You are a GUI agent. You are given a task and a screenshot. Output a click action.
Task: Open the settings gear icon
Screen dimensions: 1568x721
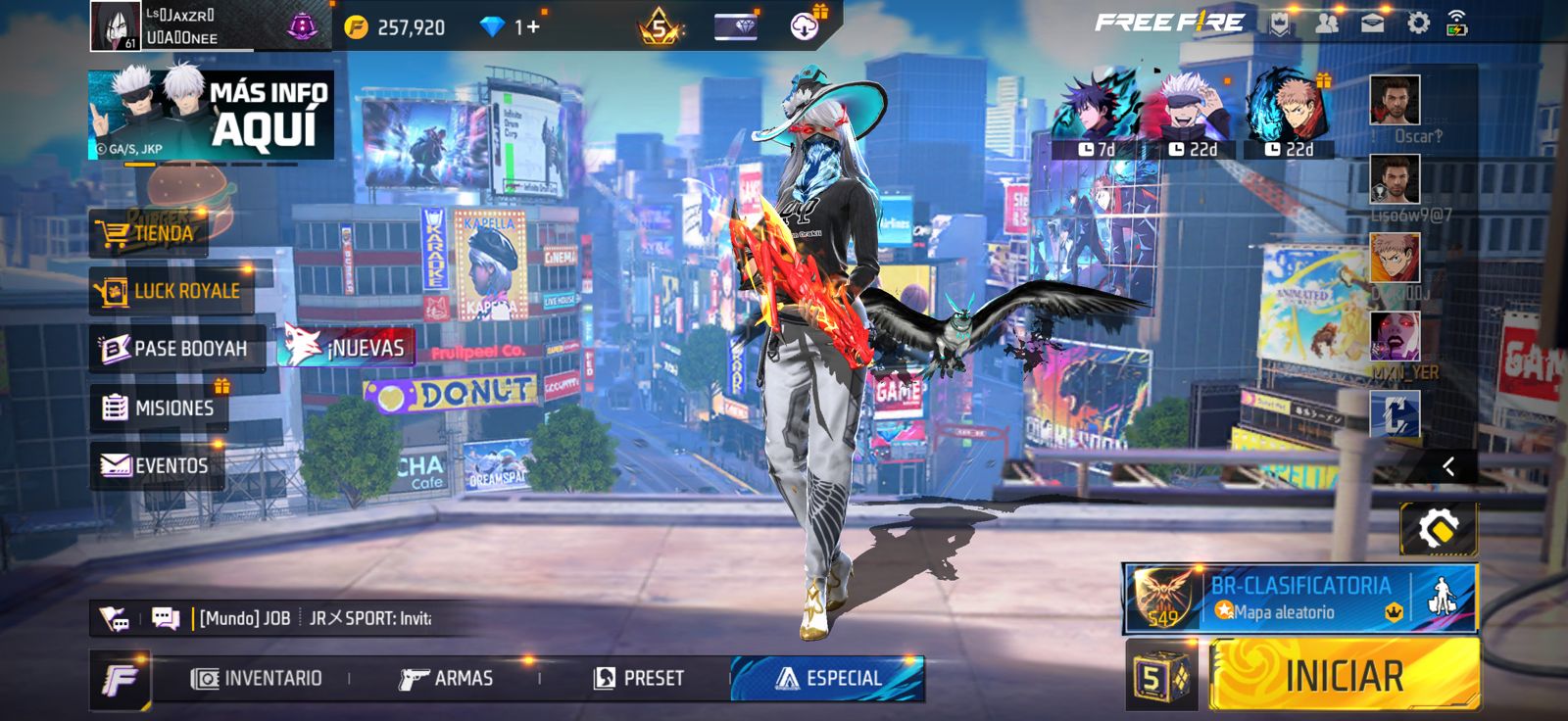(1418, 24)
